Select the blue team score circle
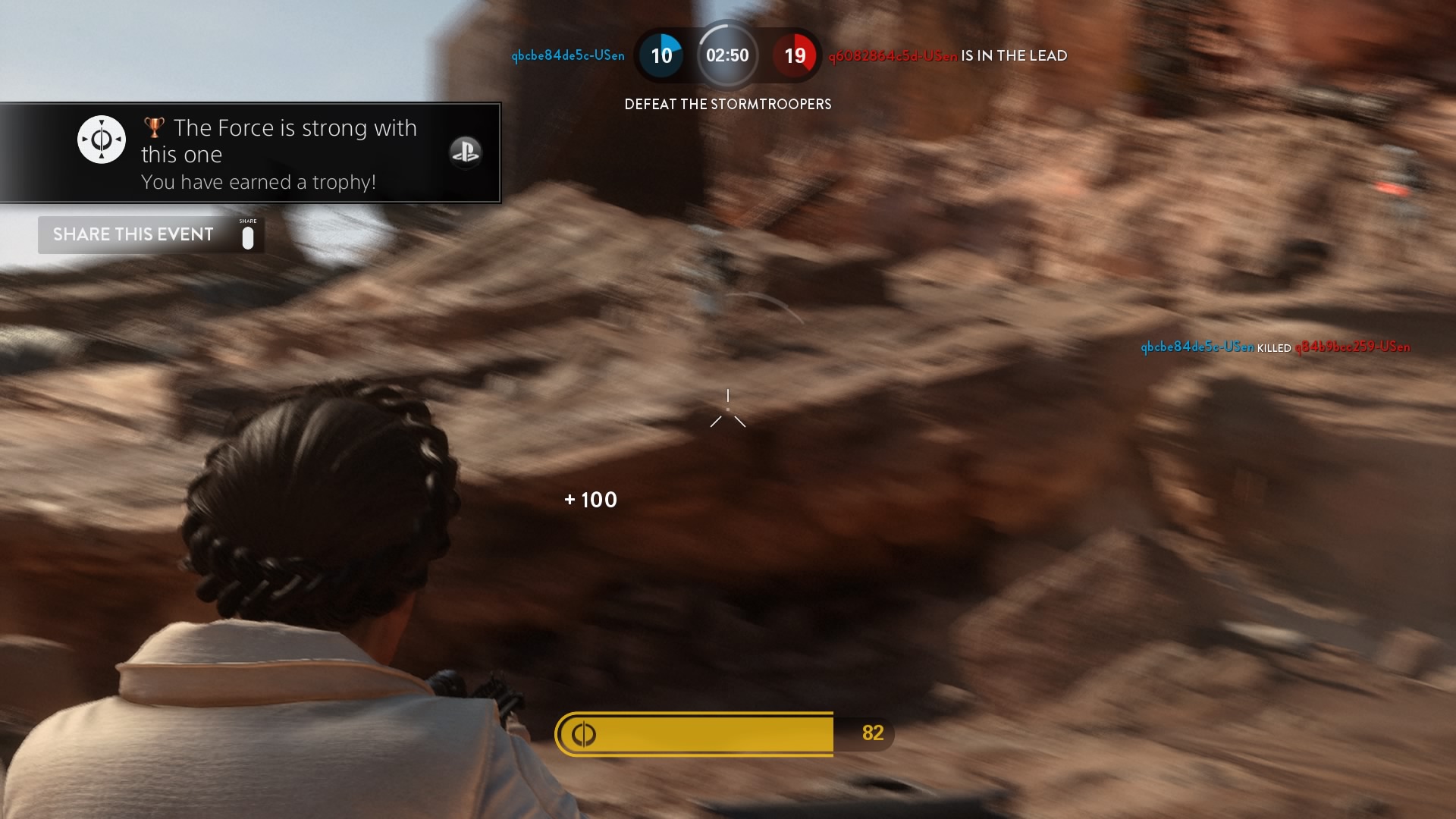 click(662, 55)
